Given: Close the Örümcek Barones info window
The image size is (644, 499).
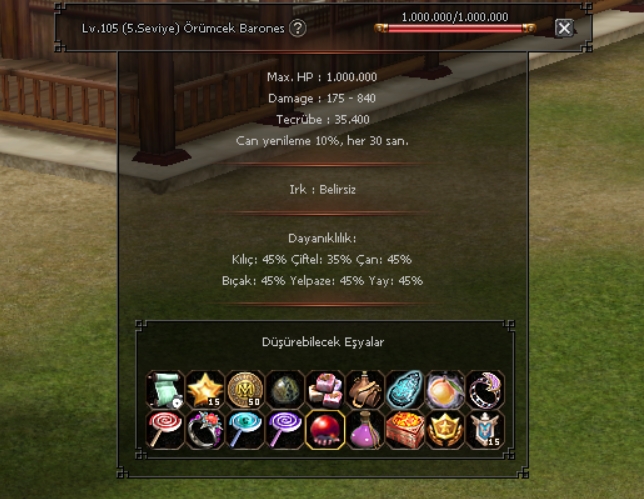Looking at the screenshot, I should click(564, 28).
